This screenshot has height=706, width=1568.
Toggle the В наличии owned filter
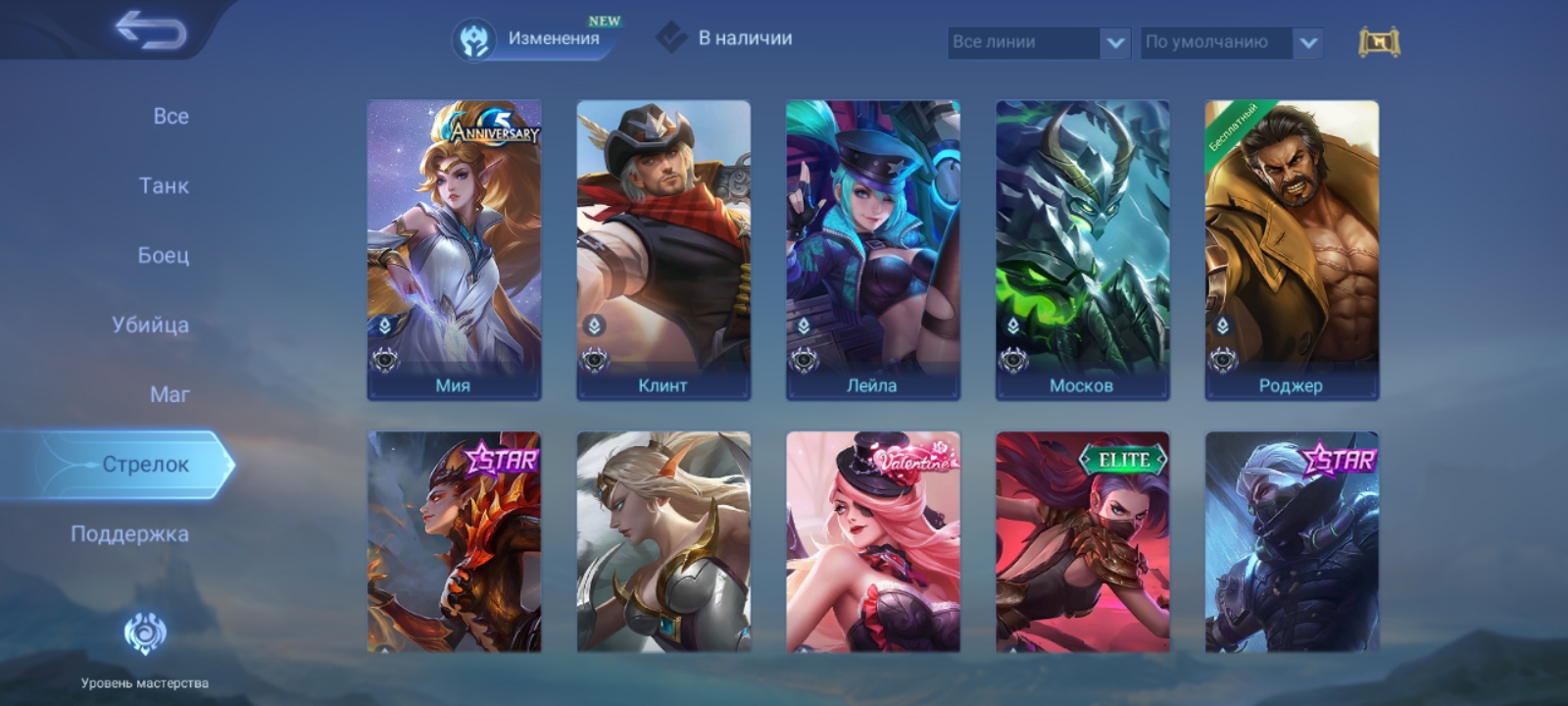tap(725, 38)
